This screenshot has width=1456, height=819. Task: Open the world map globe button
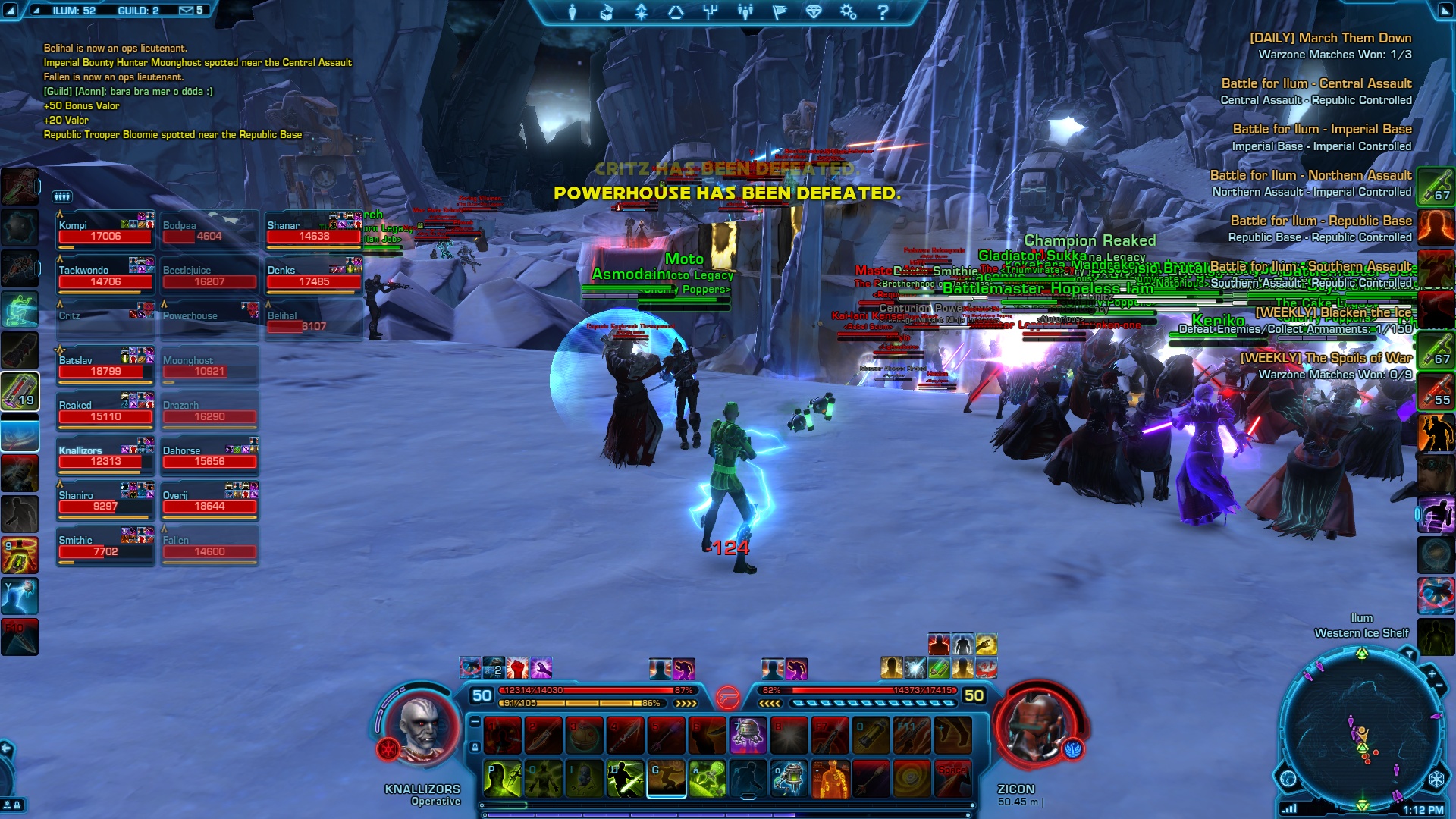point(1288,779)
